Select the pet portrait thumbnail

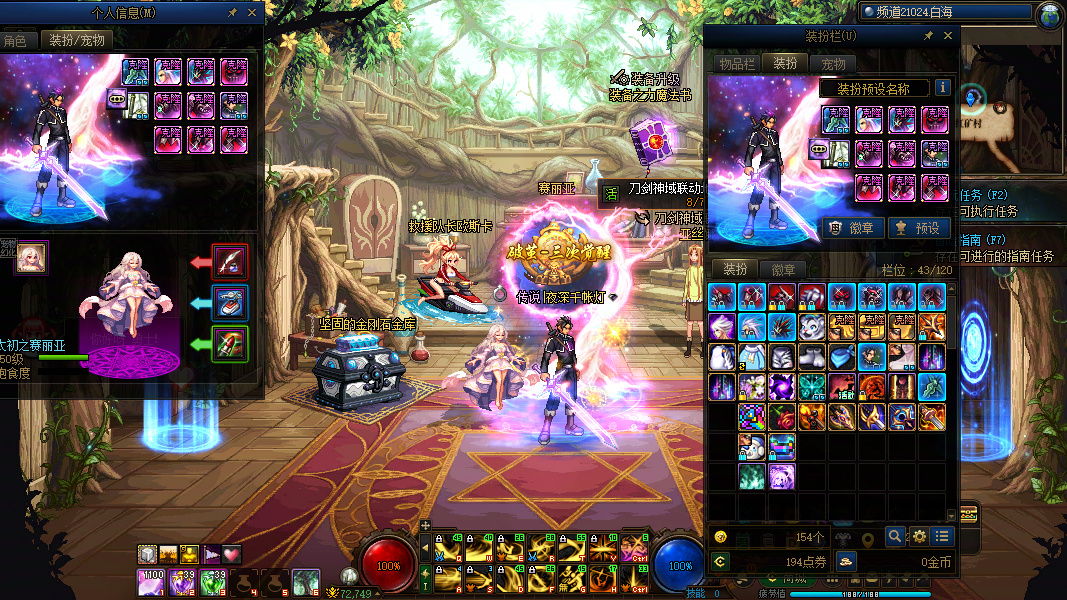pos(31,258)
